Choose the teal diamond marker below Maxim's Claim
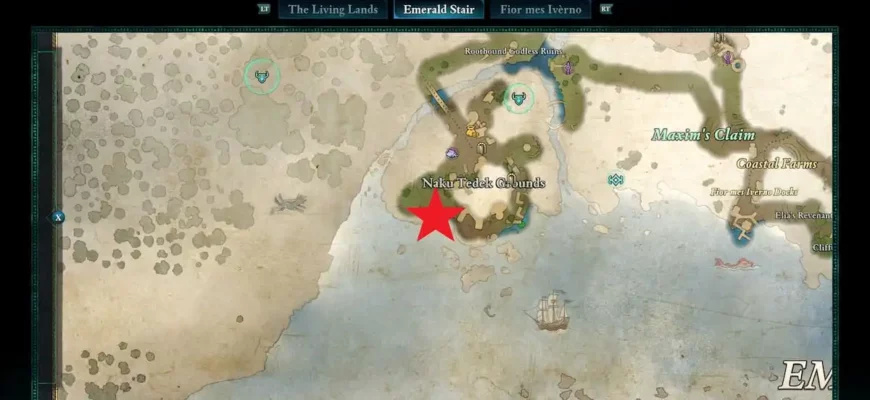The height and width of the screenshot is (400, 870). tap(616, 180)
